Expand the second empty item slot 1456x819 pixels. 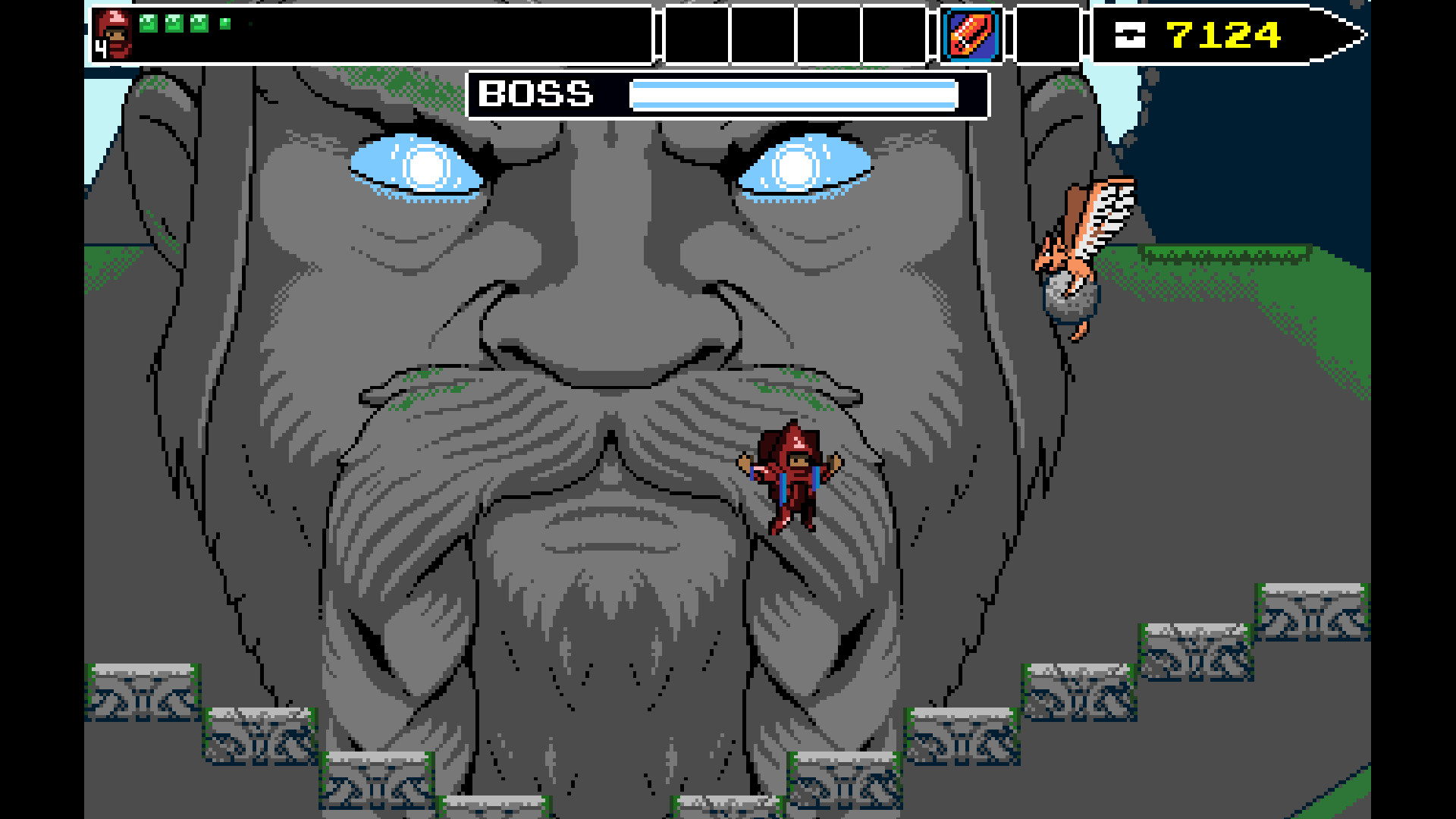tap(761, 34)
